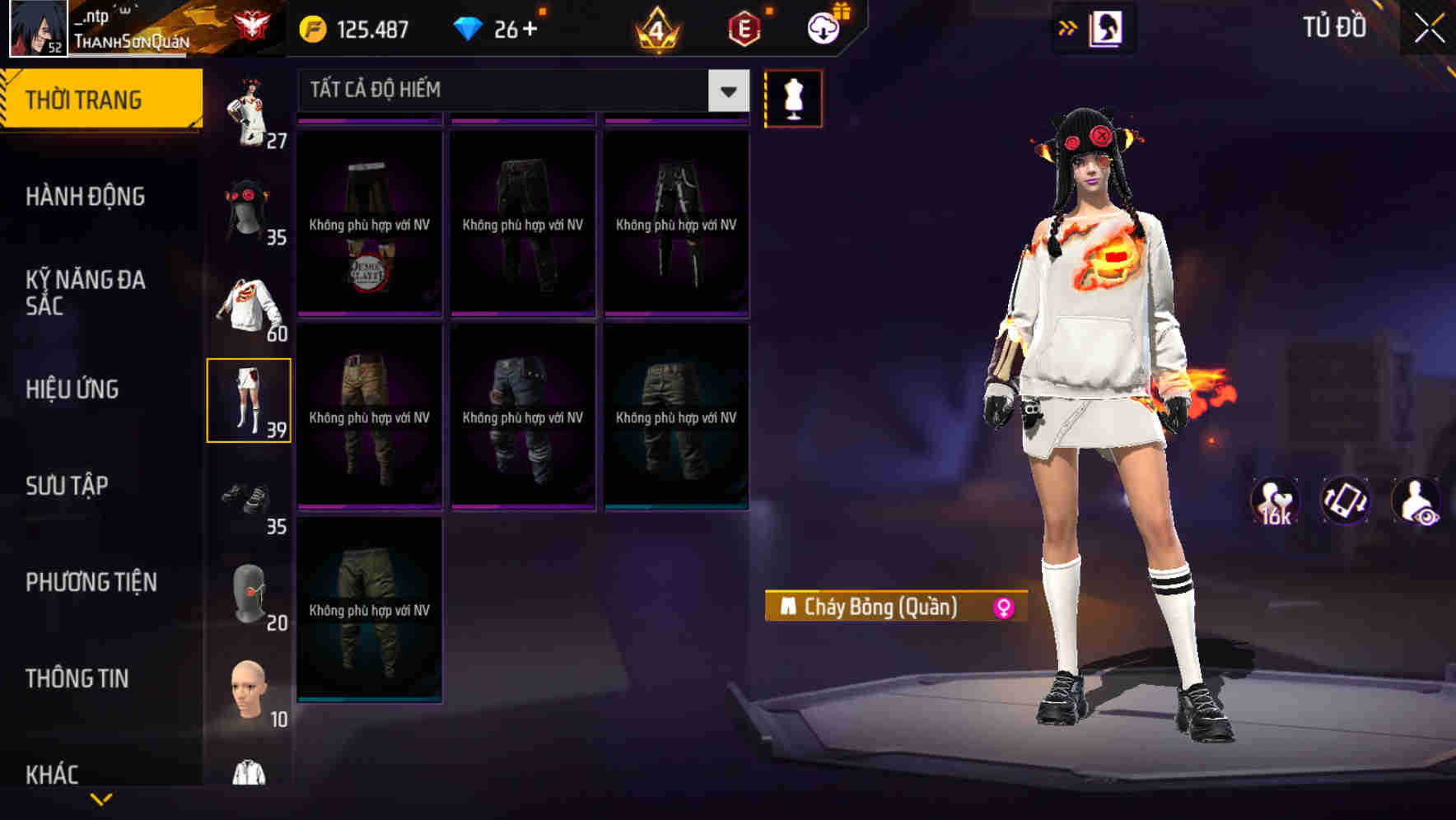Select the highlighted white skirt slot 39
The width and height of the screenshot is (1456, 820).
tap(250, 399)
